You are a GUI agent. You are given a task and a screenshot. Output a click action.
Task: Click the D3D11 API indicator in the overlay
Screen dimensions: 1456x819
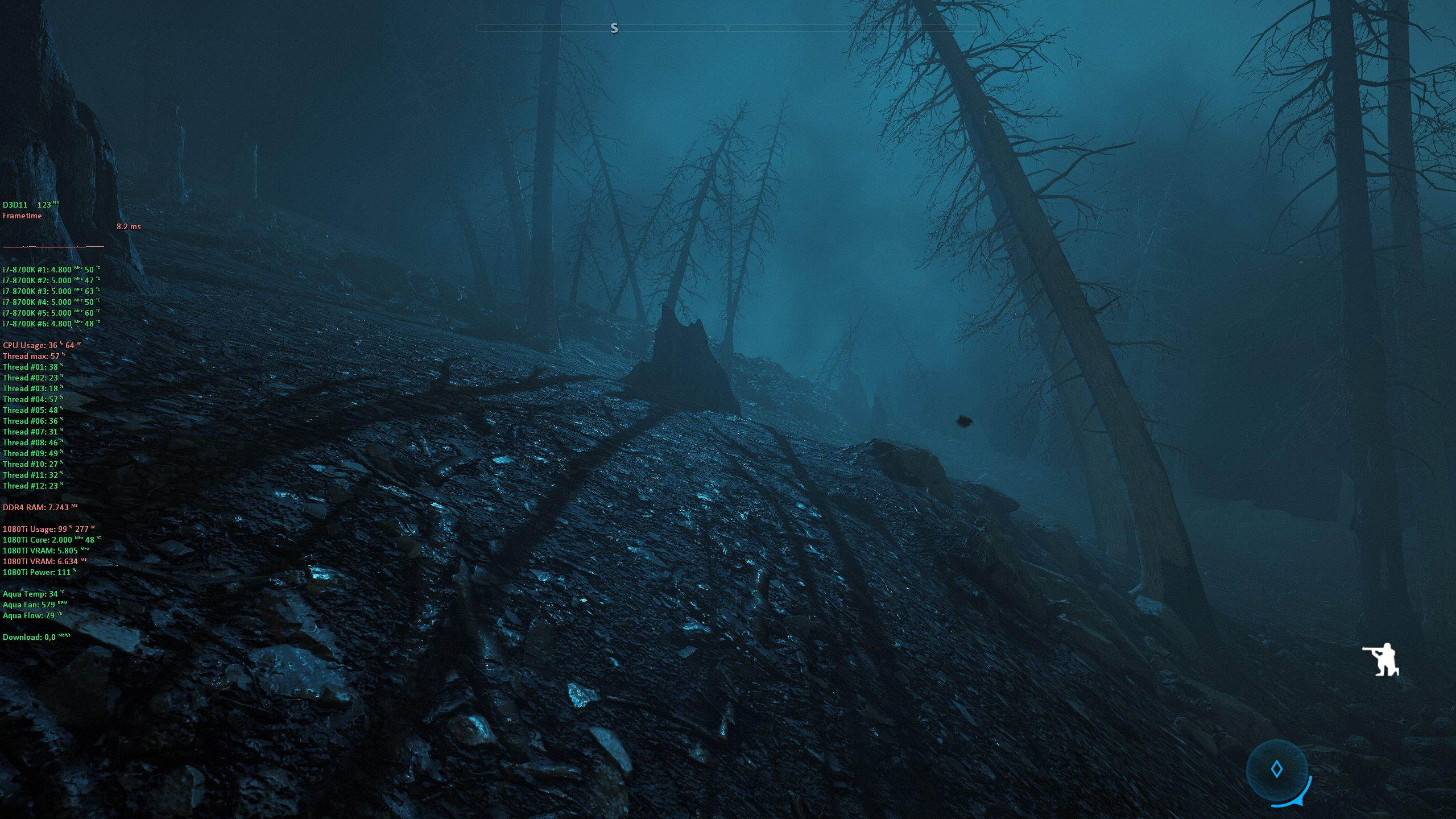point(15,204)
